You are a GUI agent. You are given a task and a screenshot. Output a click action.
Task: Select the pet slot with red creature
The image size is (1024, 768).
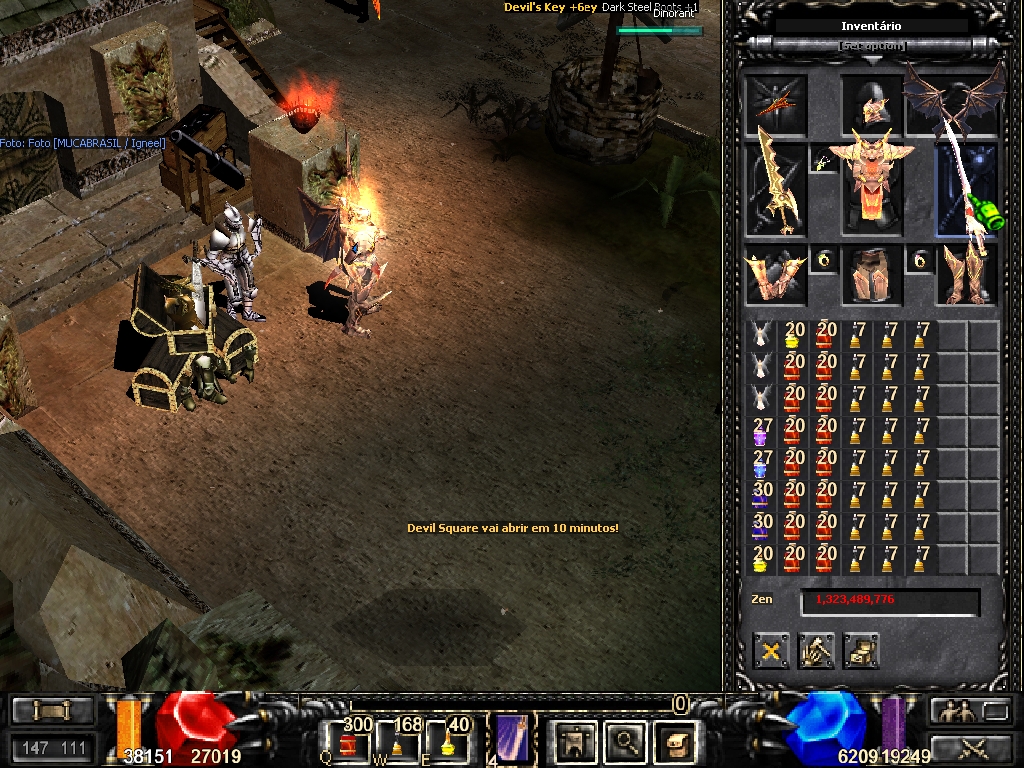775,103
